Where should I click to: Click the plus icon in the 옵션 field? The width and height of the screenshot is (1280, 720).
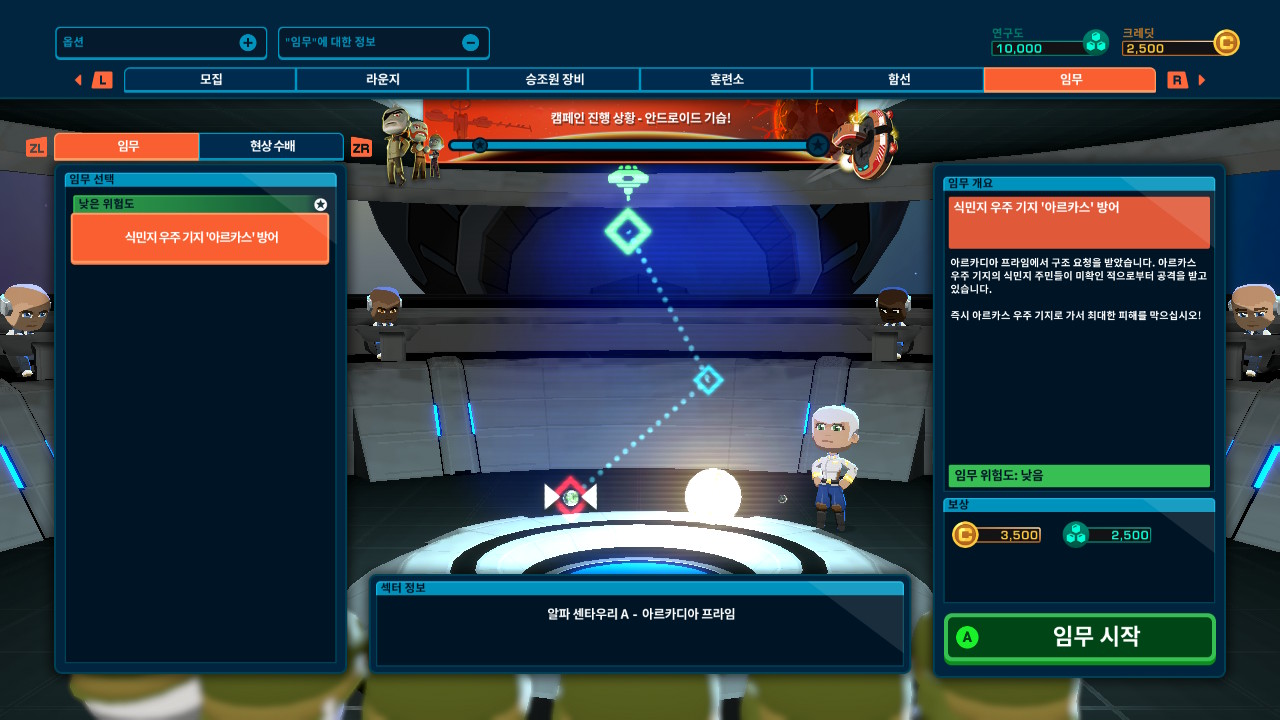click(246, 42)
